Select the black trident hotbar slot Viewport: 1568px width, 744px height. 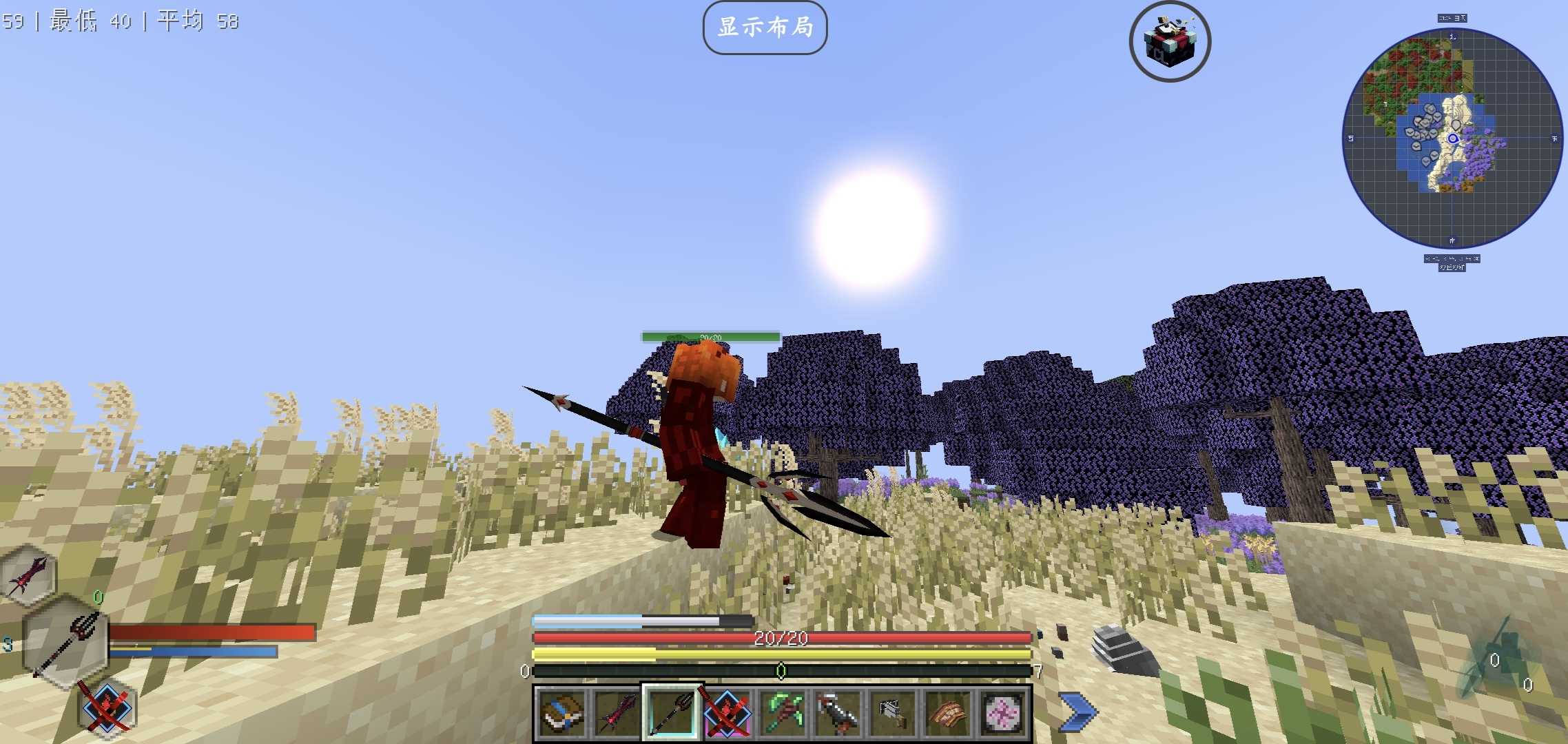[672, 712]
